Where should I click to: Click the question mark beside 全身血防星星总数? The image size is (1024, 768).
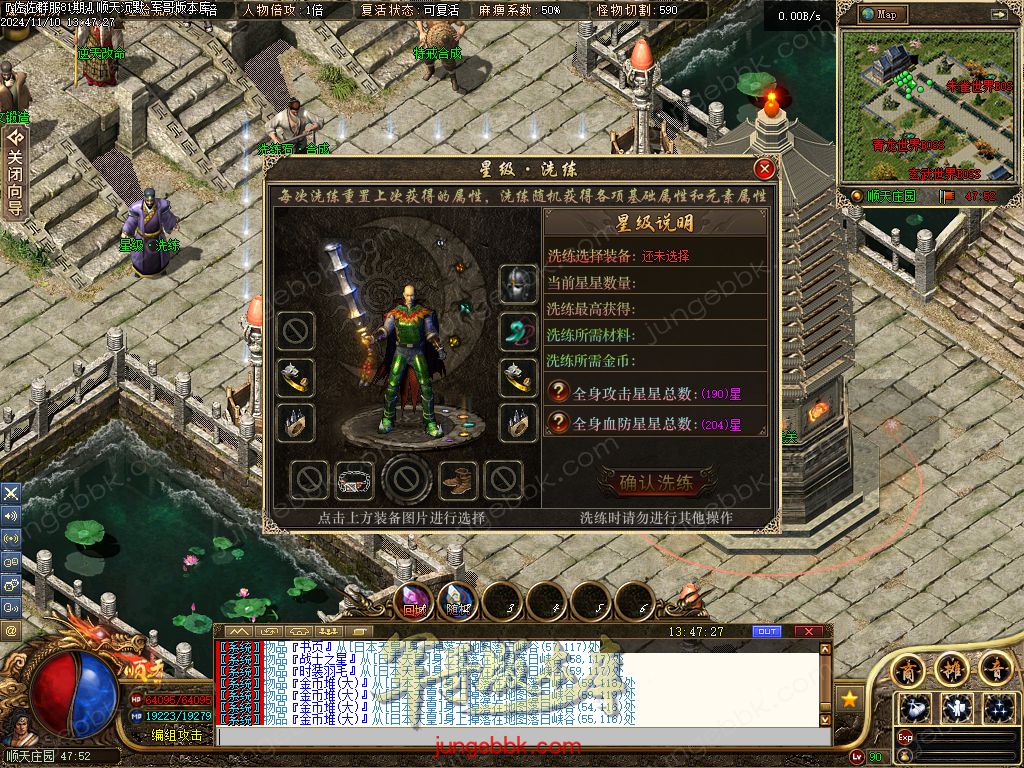tap(559, 423)
